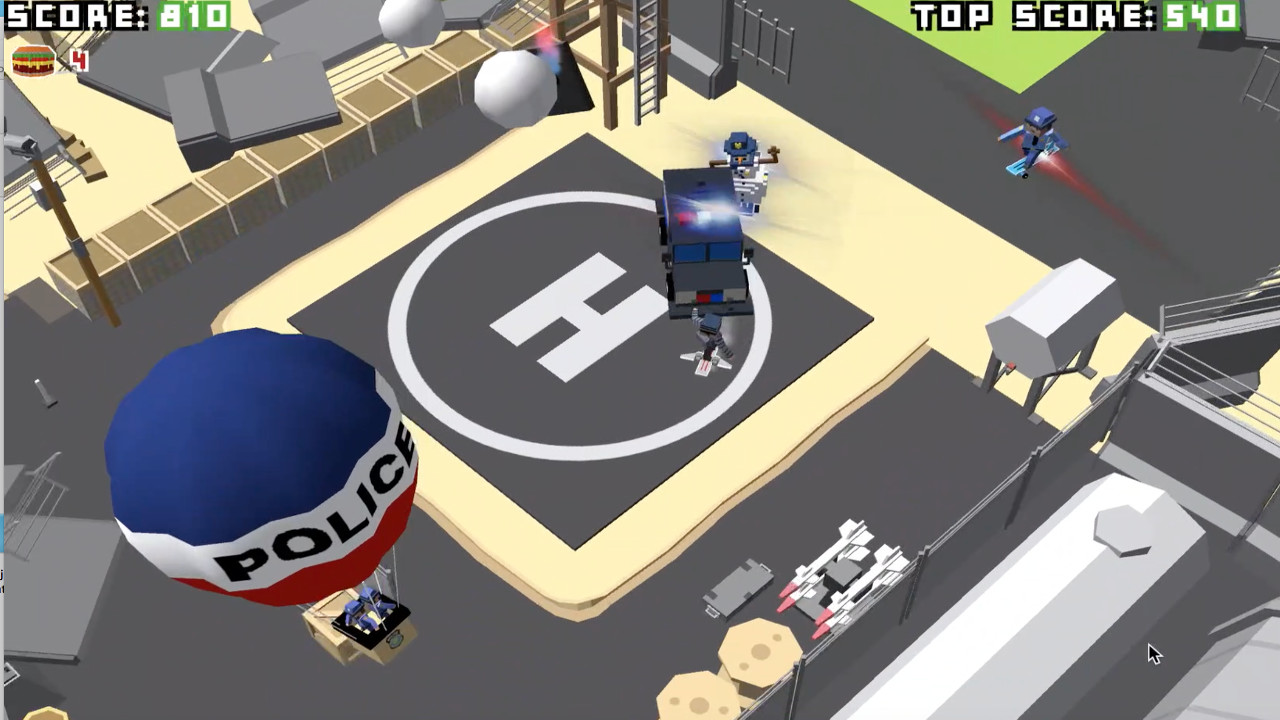Click the burger pickup icon counter
This screenshot has width=1280, height=720.
(x=33, y=60)
